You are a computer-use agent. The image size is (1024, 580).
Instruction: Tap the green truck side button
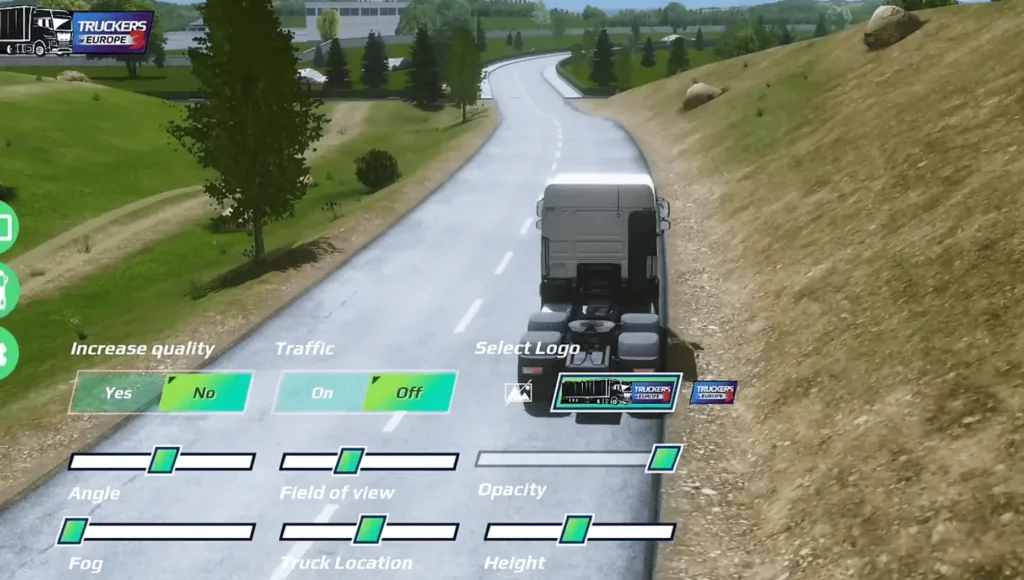click(6, 291)
